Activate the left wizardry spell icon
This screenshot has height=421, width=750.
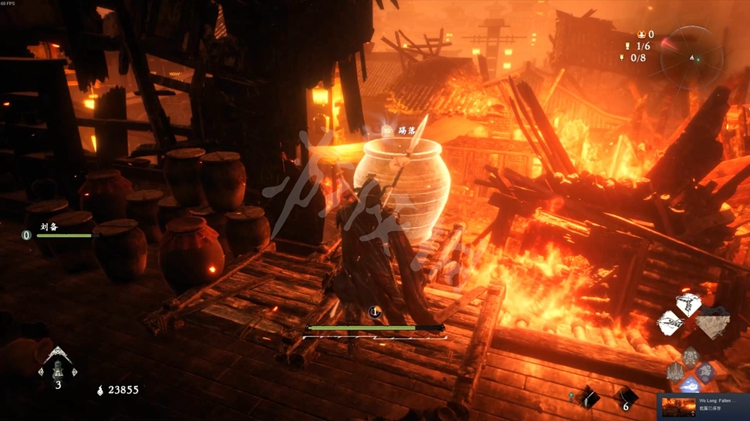click(x=675, y=372)
